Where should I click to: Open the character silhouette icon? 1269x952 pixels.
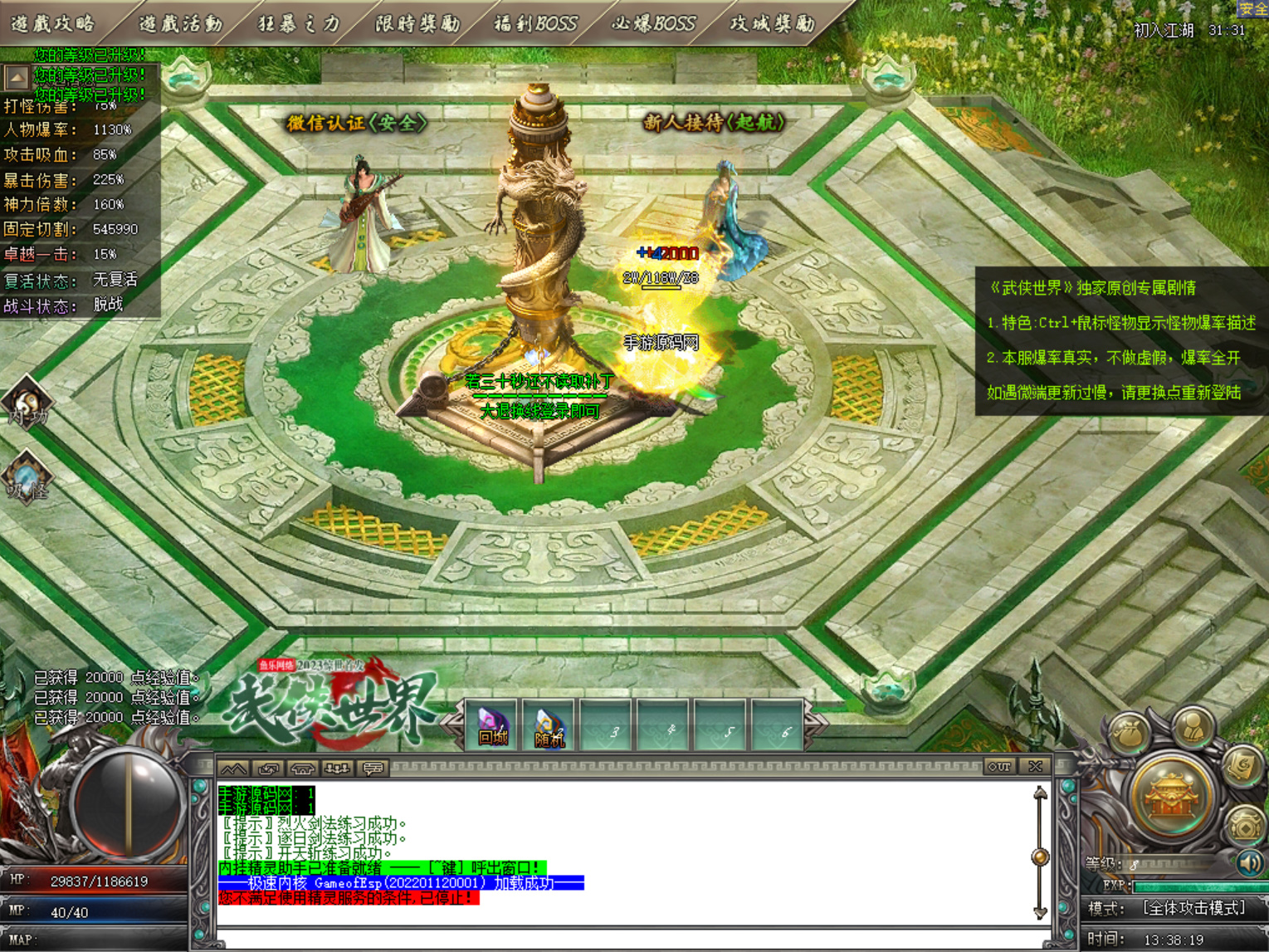(1193, 727)
